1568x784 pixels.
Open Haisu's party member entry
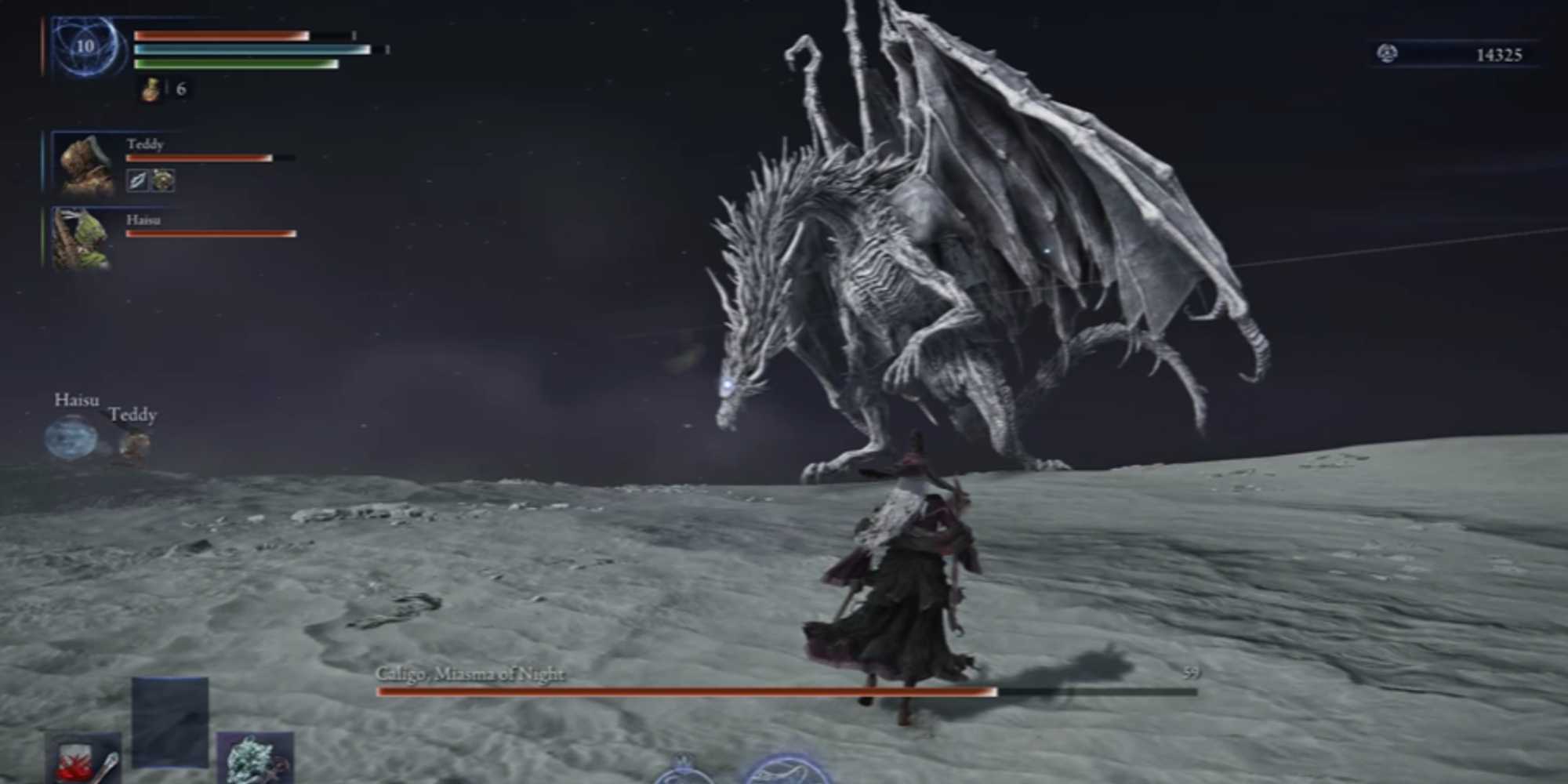point(143,221)
